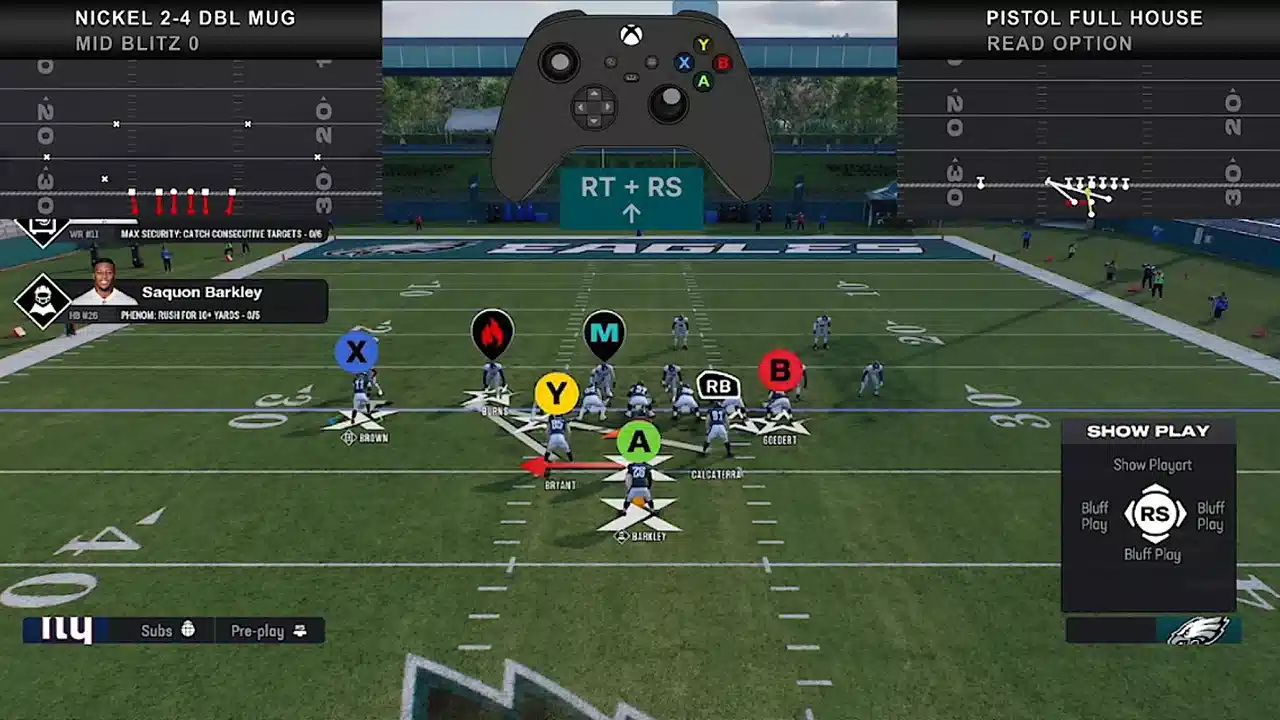
Task: Select the teal M linebacker marker
Action: (603, 334)
